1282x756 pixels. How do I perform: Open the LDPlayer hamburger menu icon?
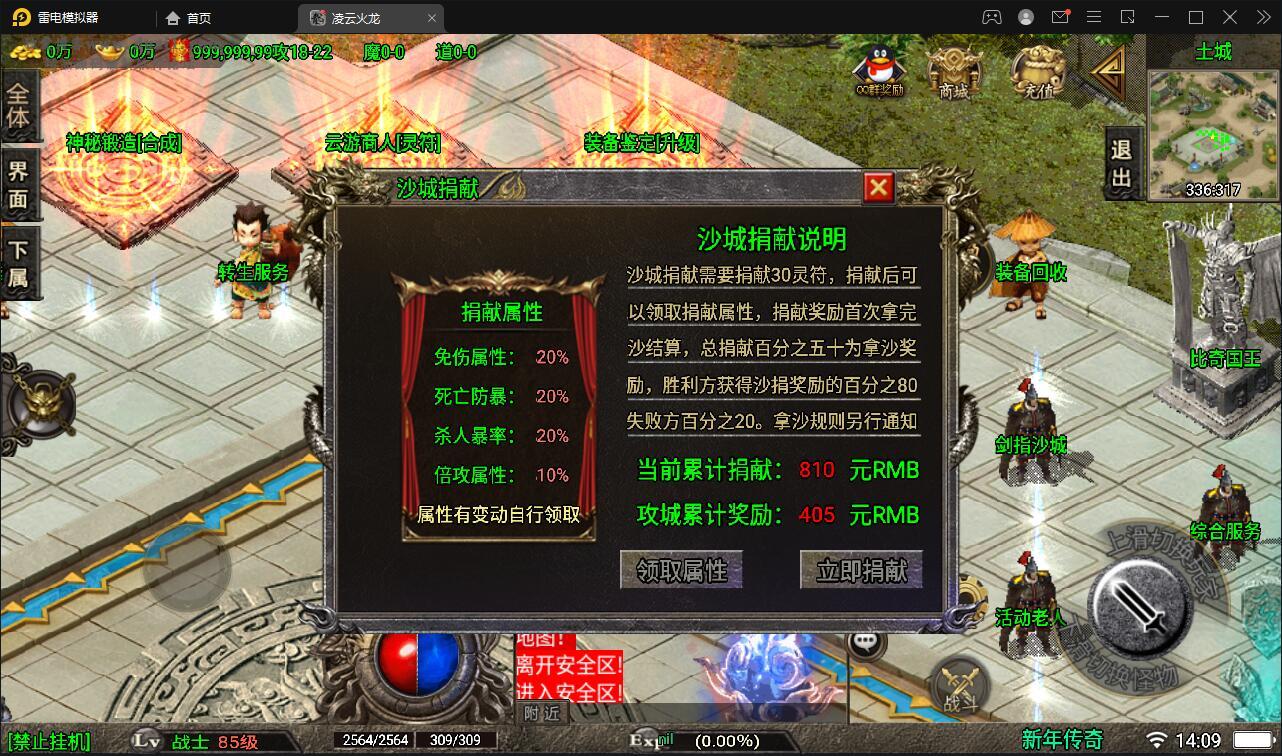[x=1094, y=17]
